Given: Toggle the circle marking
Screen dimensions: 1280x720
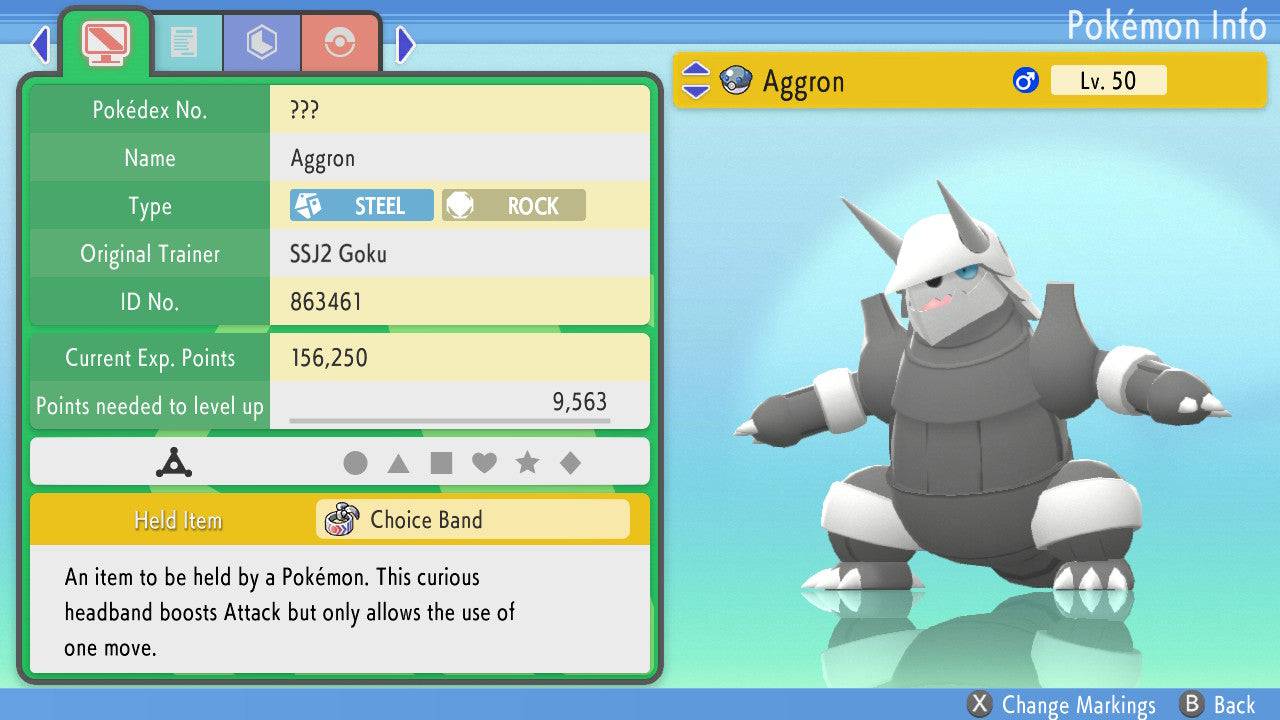Looking at the screenshot, I should coord(355,463).
